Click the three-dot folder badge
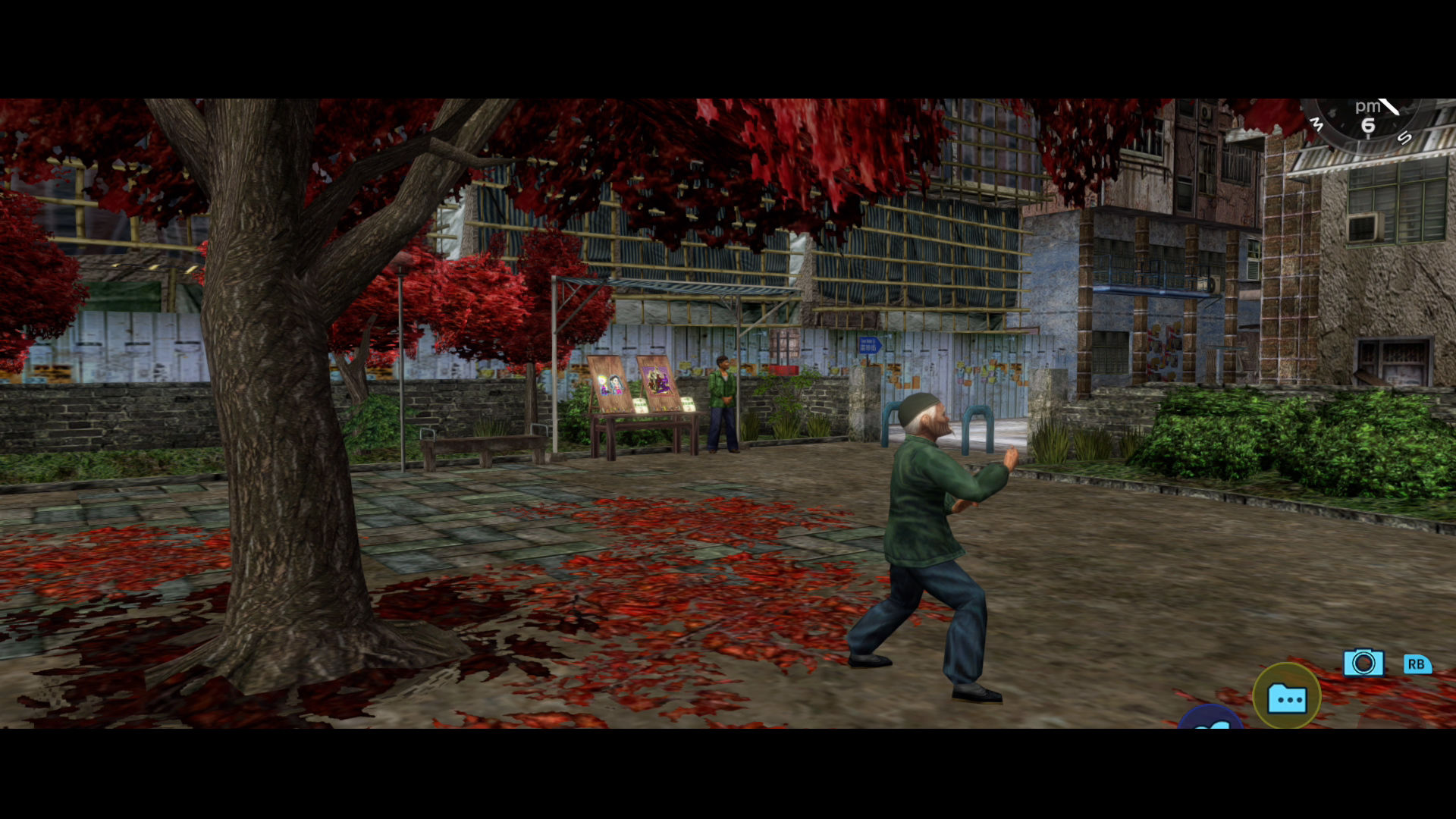The image size is (1456, 819). click(1289, 701)
